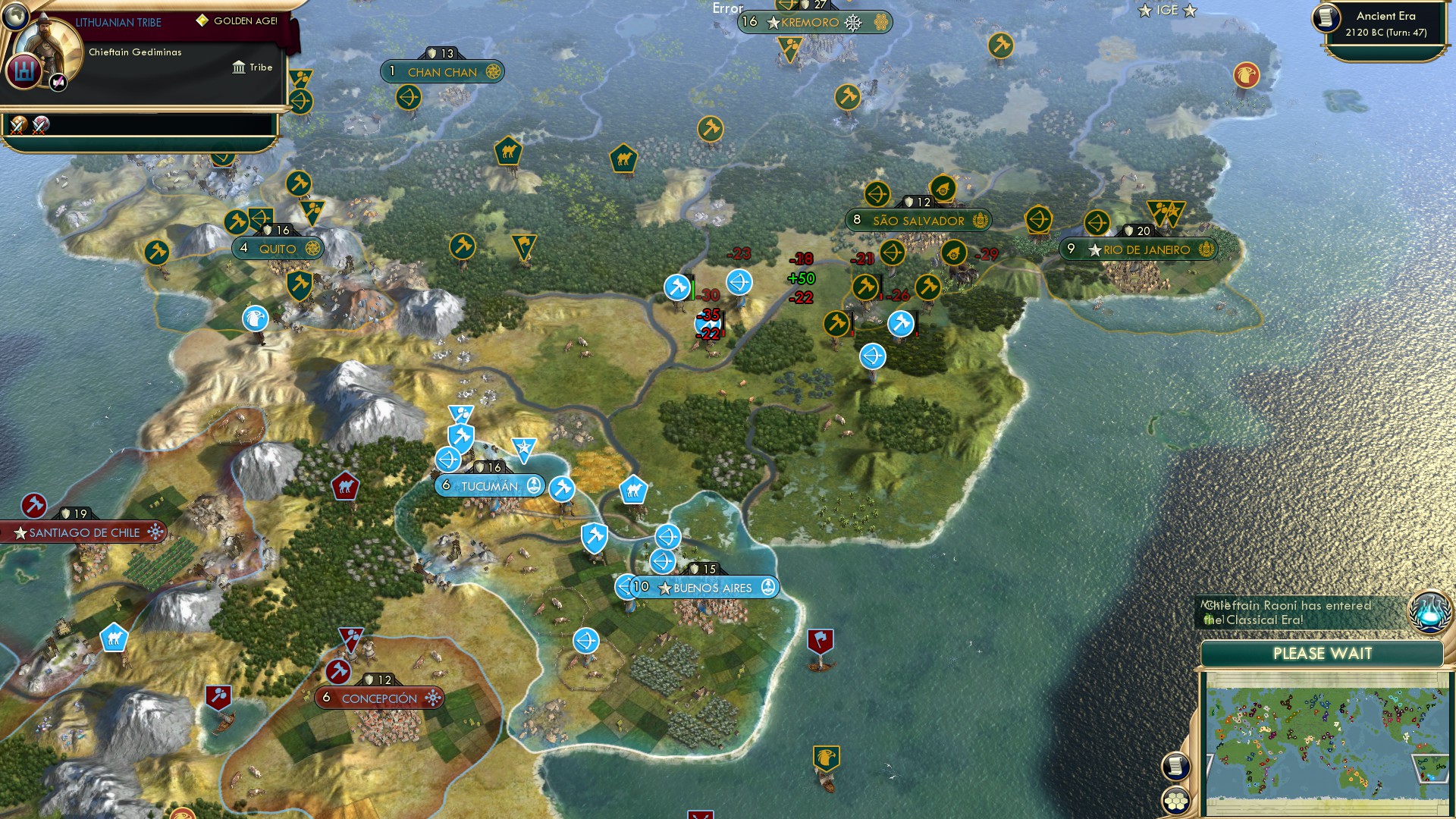Click the crossed-swords combat notification in top-left panel

[18, 126]
